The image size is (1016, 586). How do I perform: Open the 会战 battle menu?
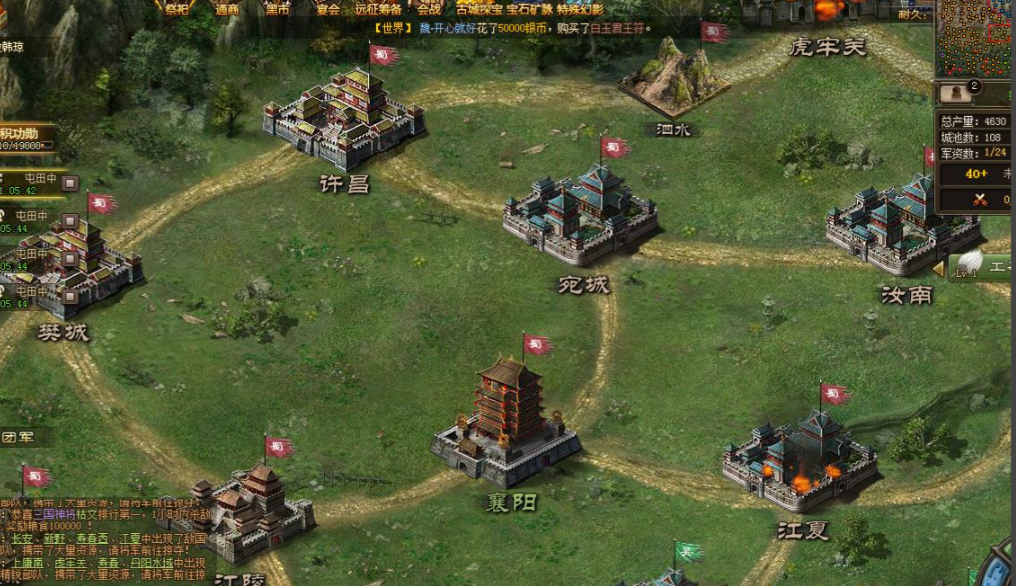[x=429, y=8]
